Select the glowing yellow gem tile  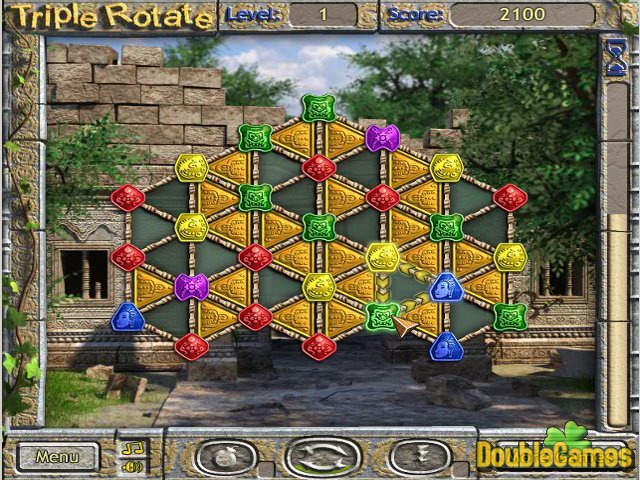coord(381,257)
